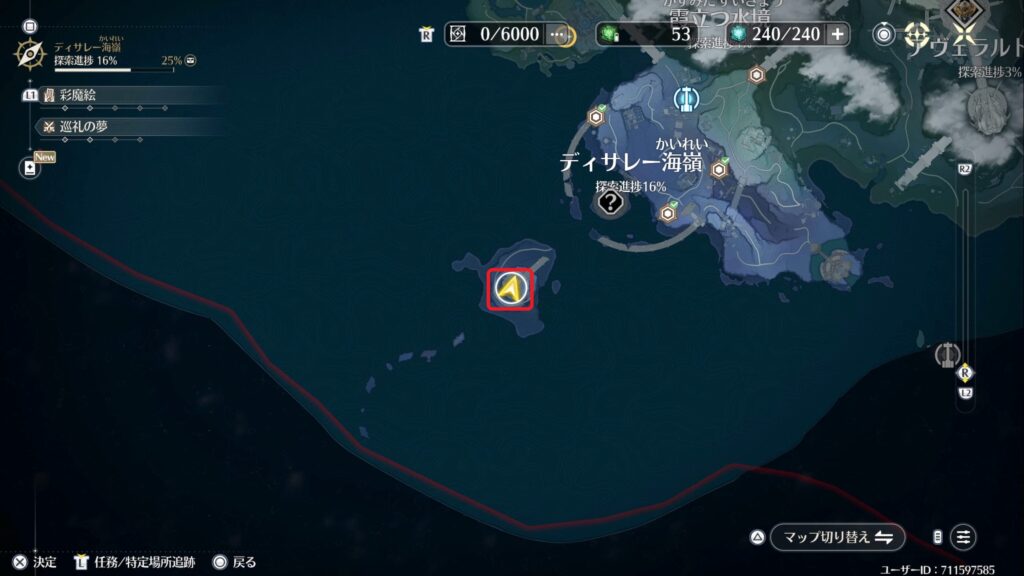Image resolution: width=1024 pixels, height=576 pixels.
Task: Open the compass exploration progress icon
Action: click(x=30, y=53)
